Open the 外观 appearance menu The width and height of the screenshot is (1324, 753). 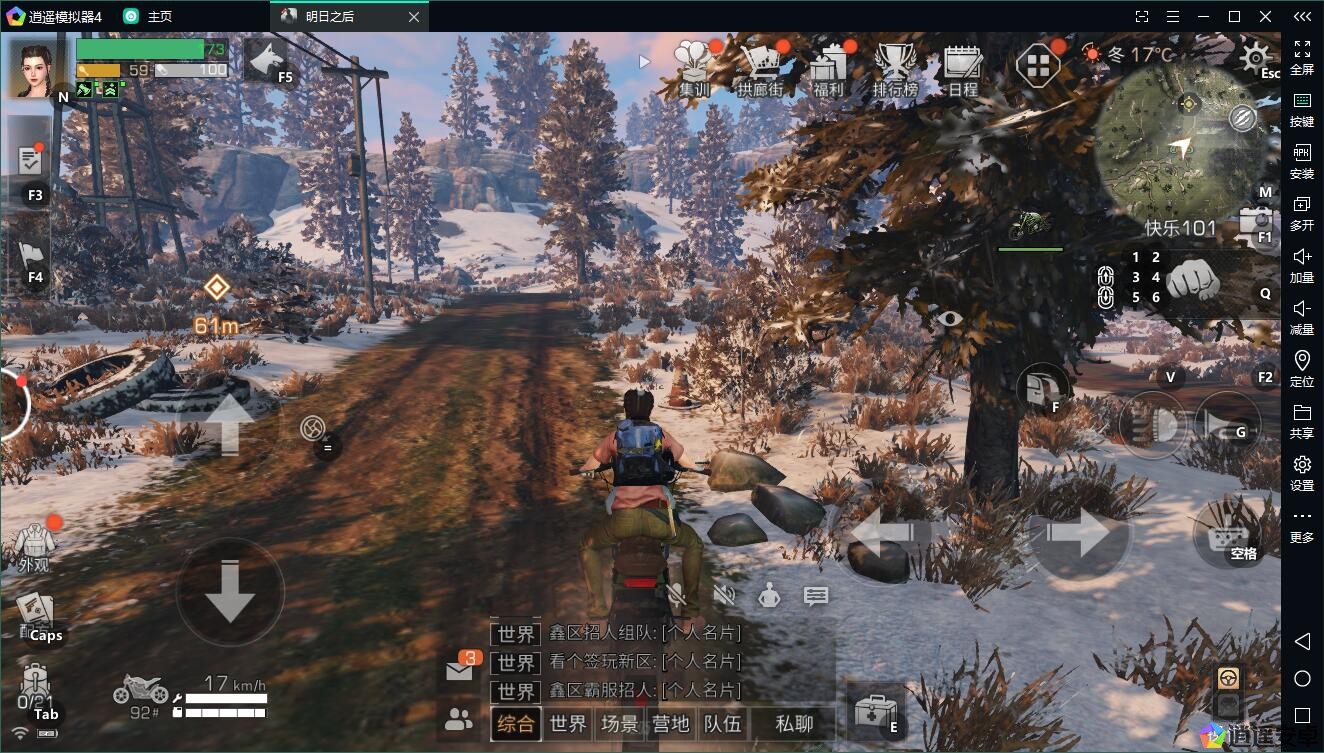35,545
